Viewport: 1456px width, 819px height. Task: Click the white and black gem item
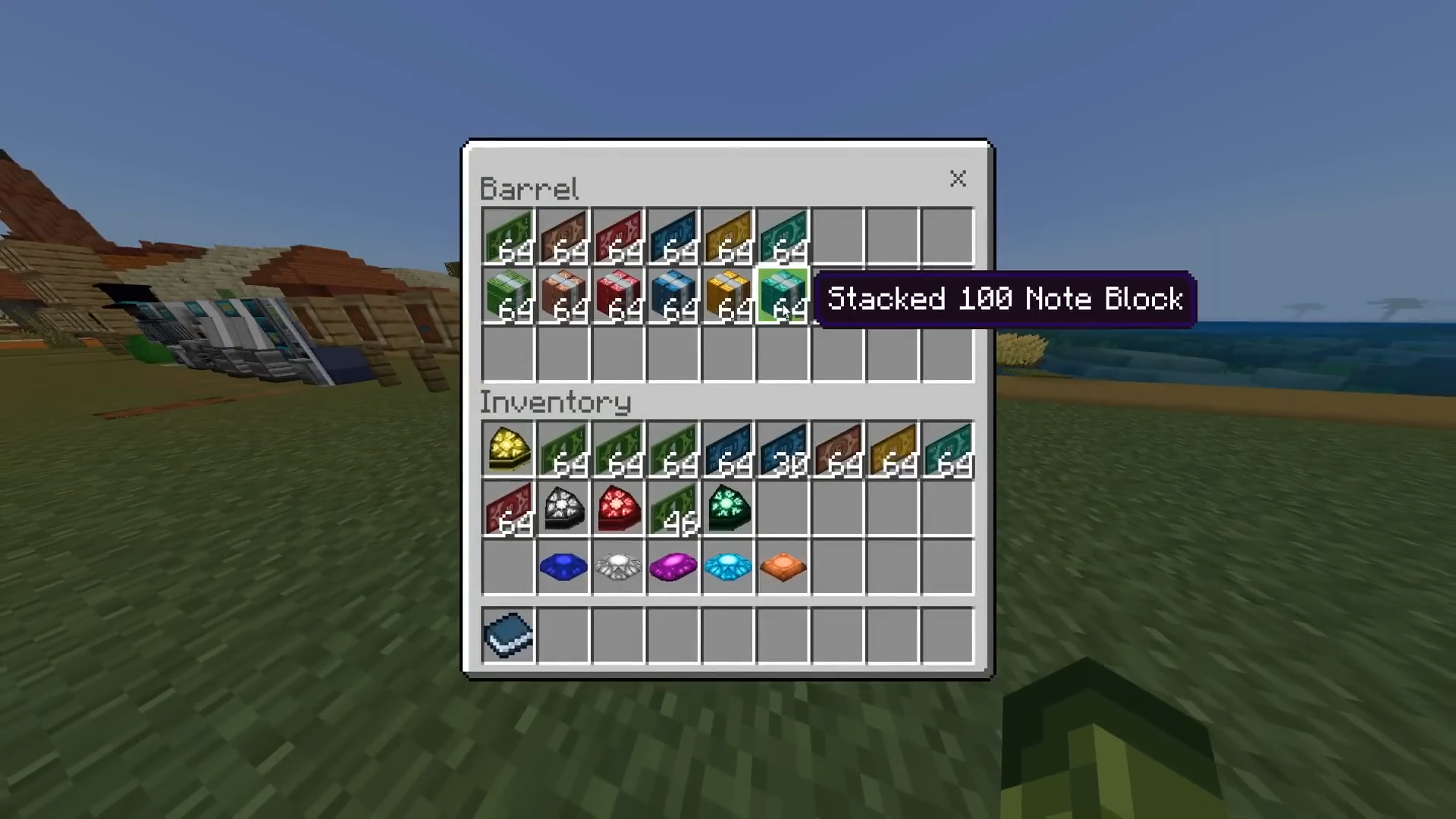tap(563, 508)
